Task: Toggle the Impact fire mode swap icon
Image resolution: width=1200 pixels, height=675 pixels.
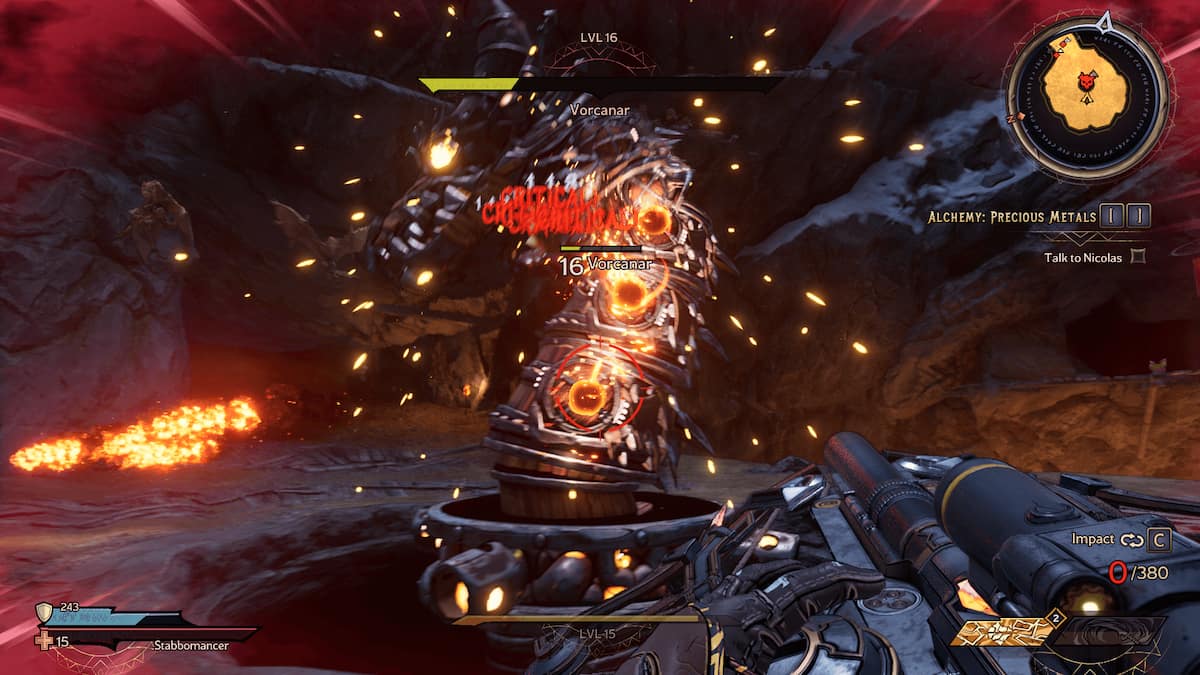Action: [x=1131, y=540]
